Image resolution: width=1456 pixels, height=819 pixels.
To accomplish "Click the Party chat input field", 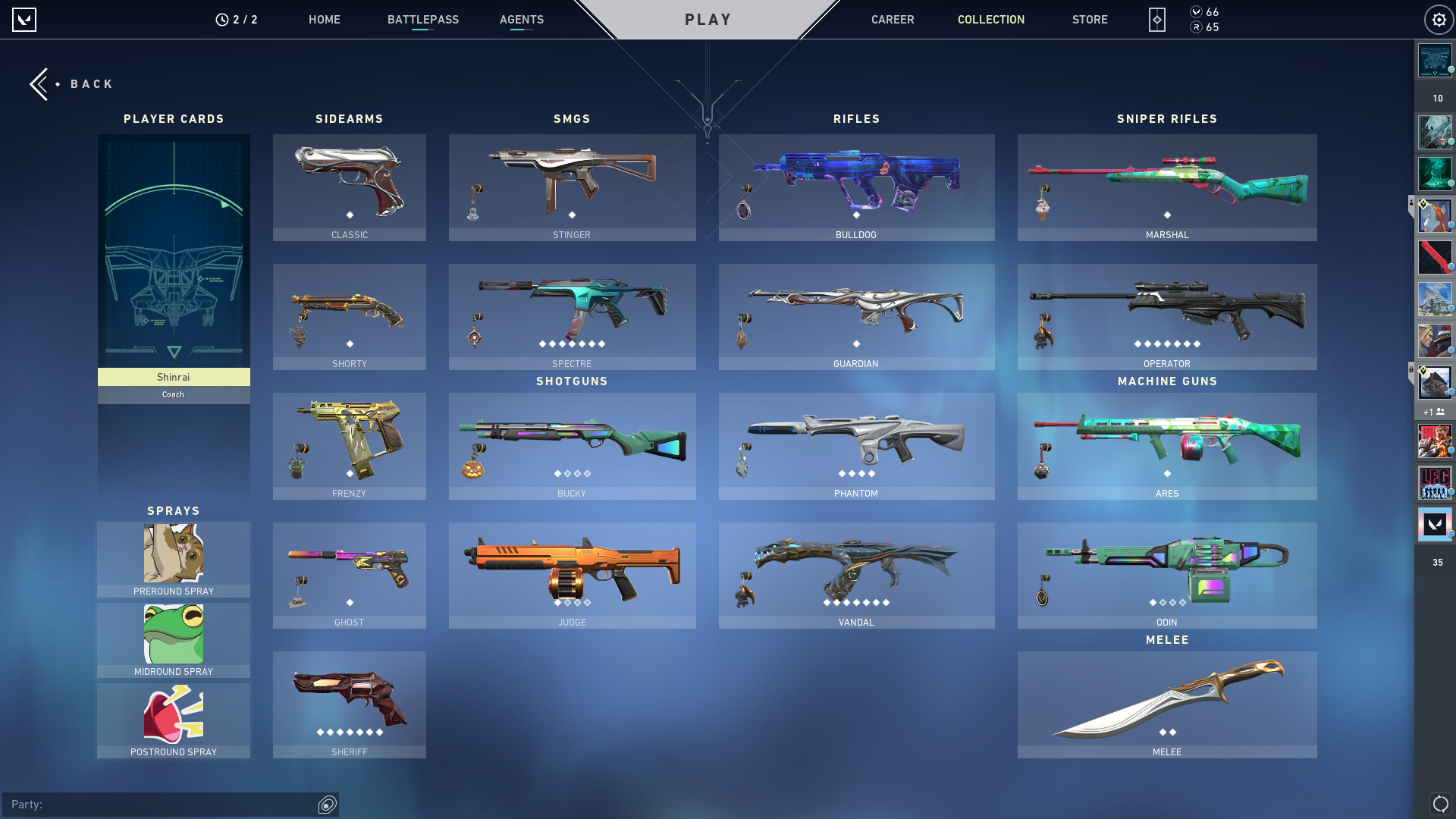I will 152,805.
